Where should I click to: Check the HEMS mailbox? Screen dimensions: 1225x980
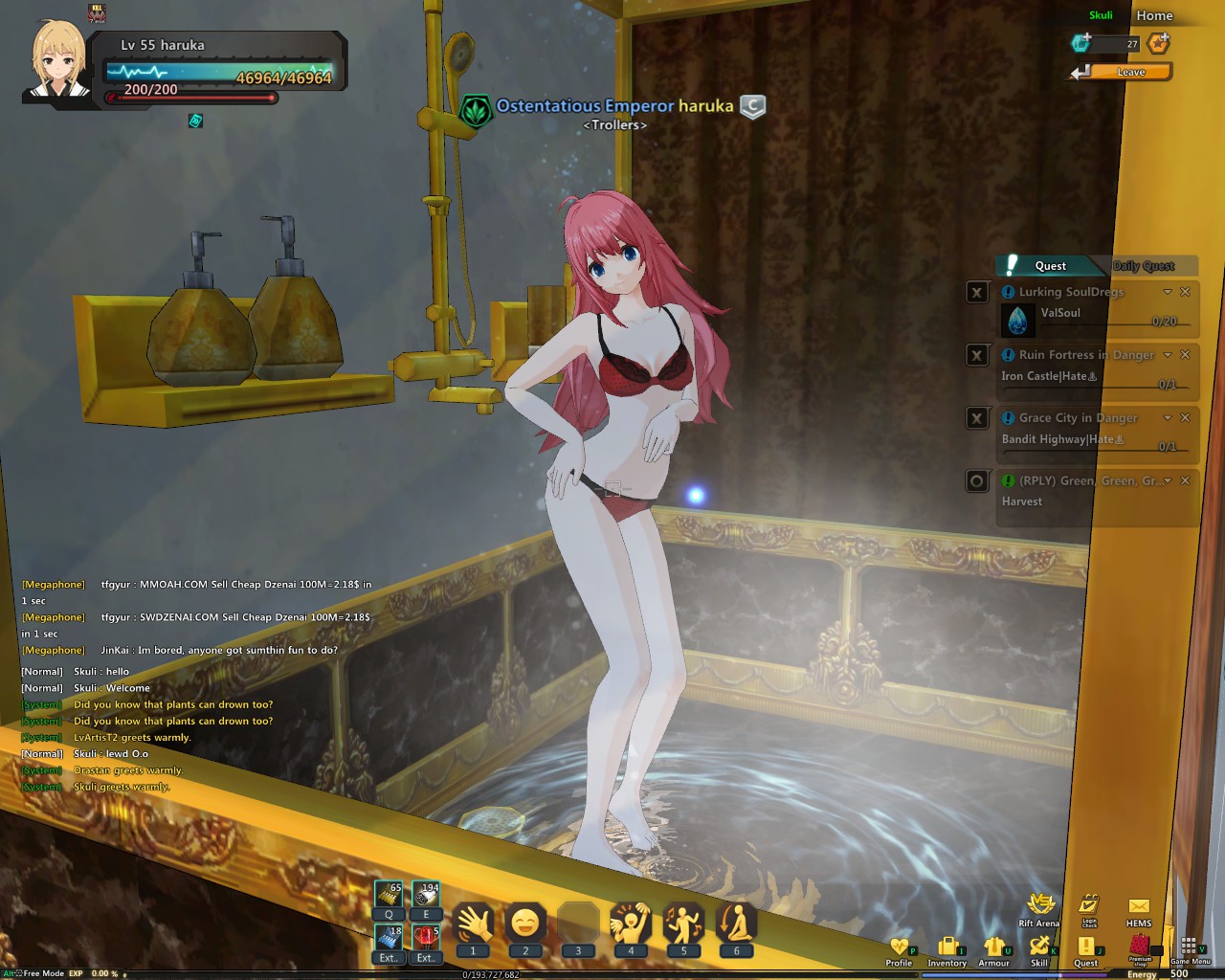[1139, 907]
